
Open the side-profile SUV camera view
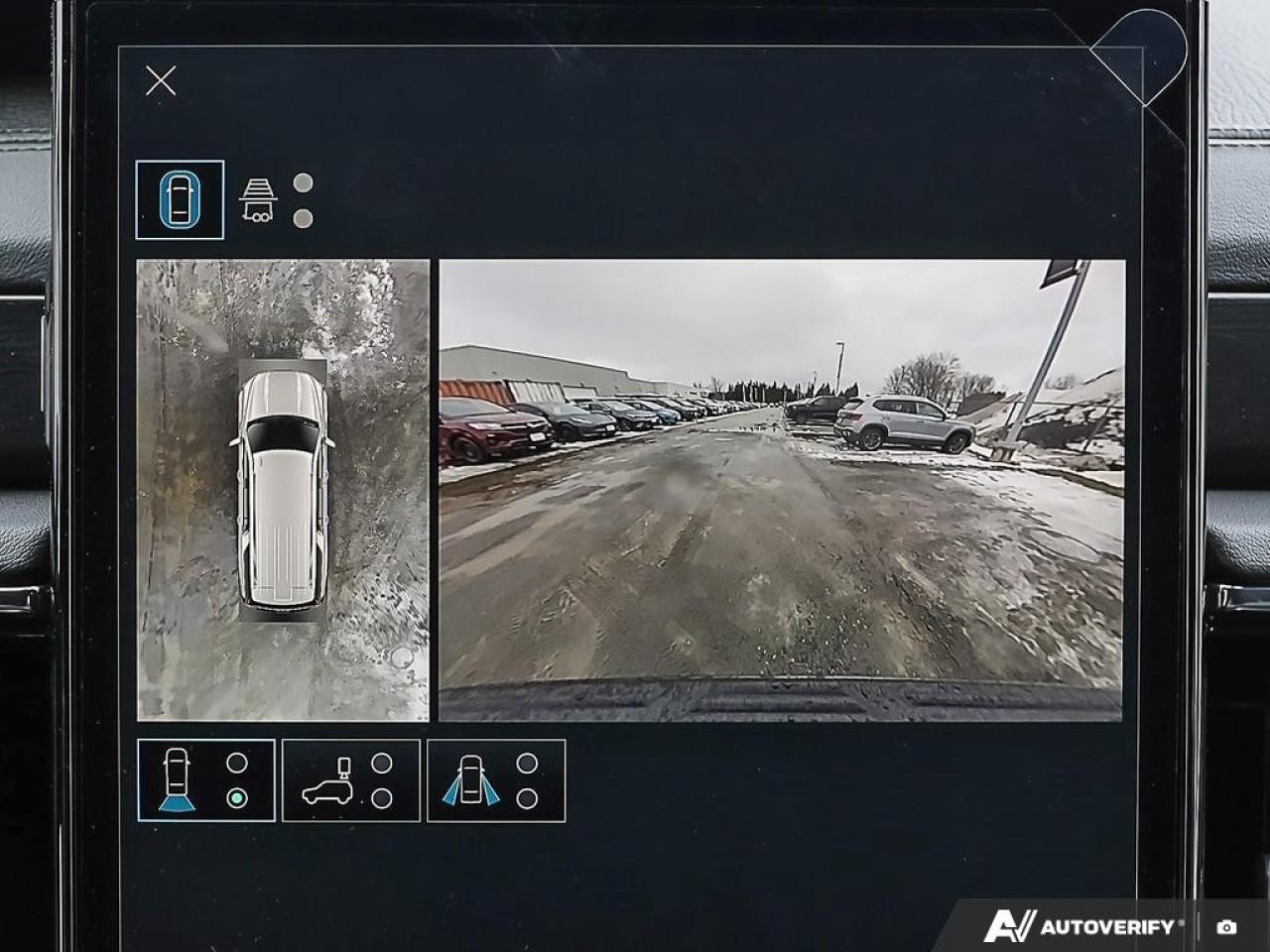351,780
